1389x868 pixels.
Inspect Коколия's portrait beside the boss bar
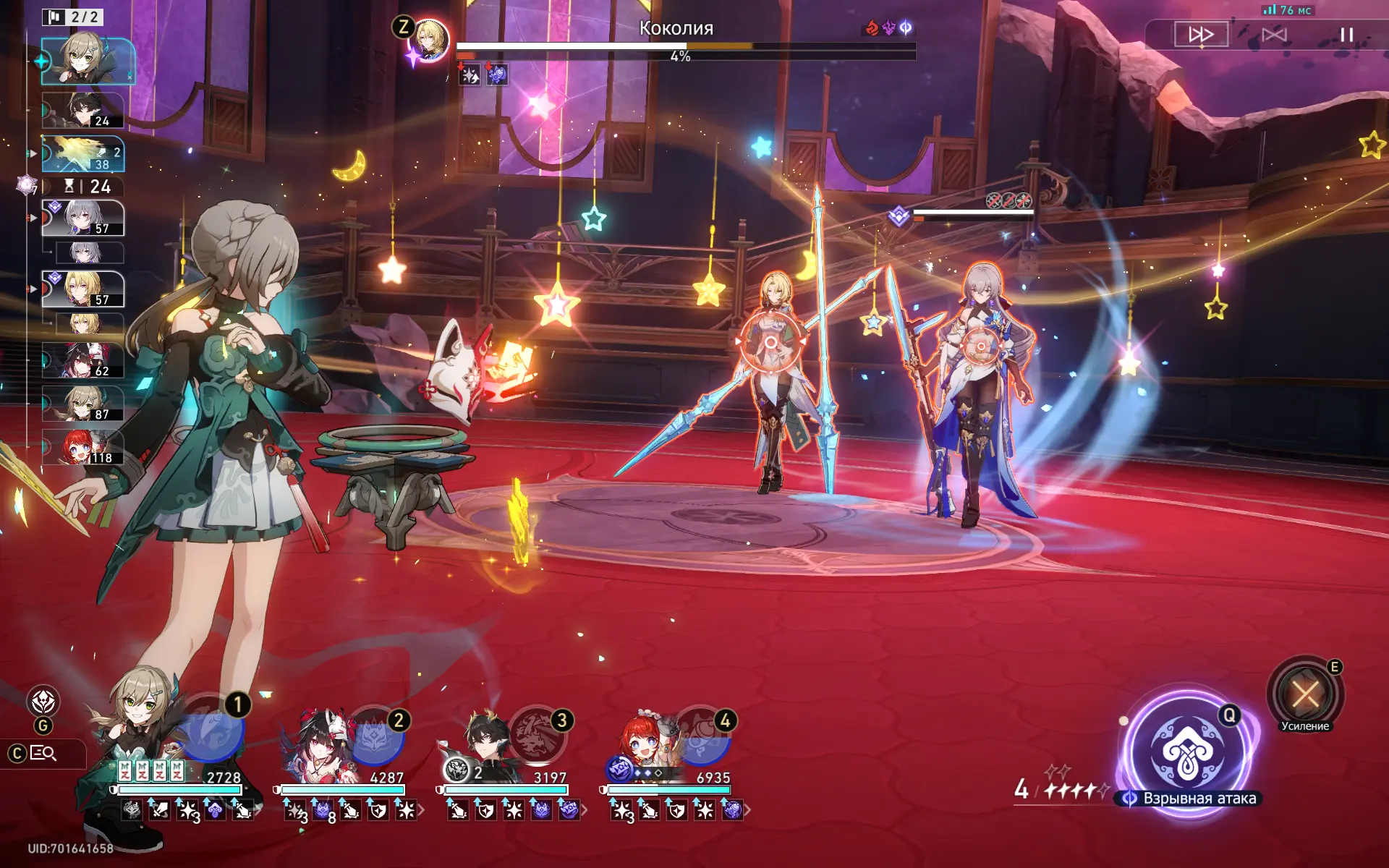430,40
